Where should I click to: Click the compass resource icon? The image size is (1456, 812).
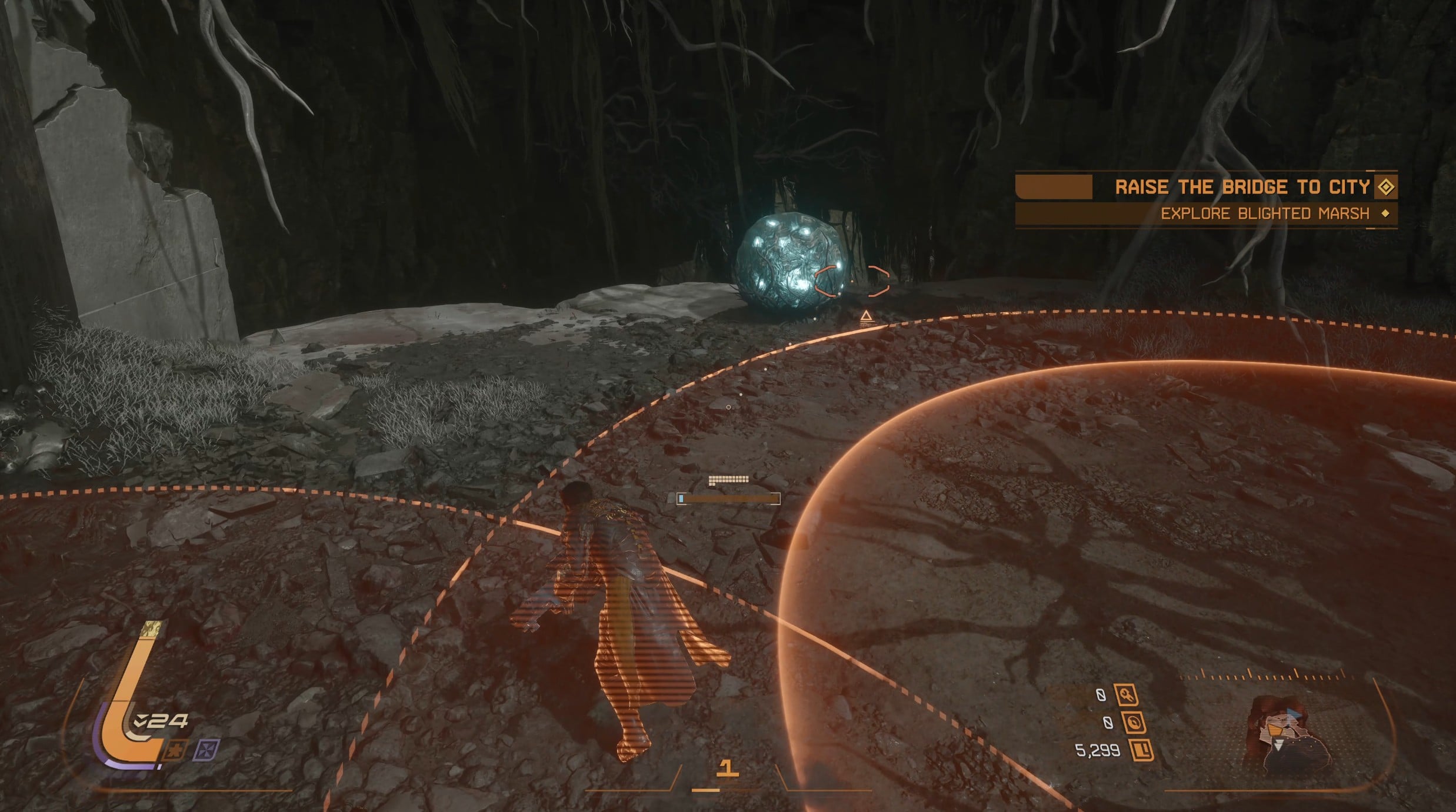coord(1134,722)
